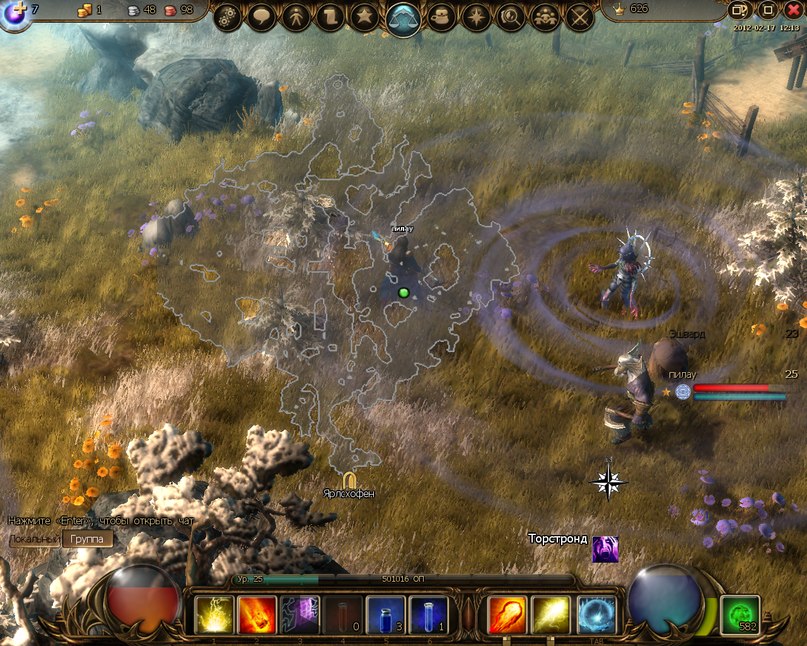Cast the falling meteor fire skill
This screenshot has width=807, height=646.
257,614
